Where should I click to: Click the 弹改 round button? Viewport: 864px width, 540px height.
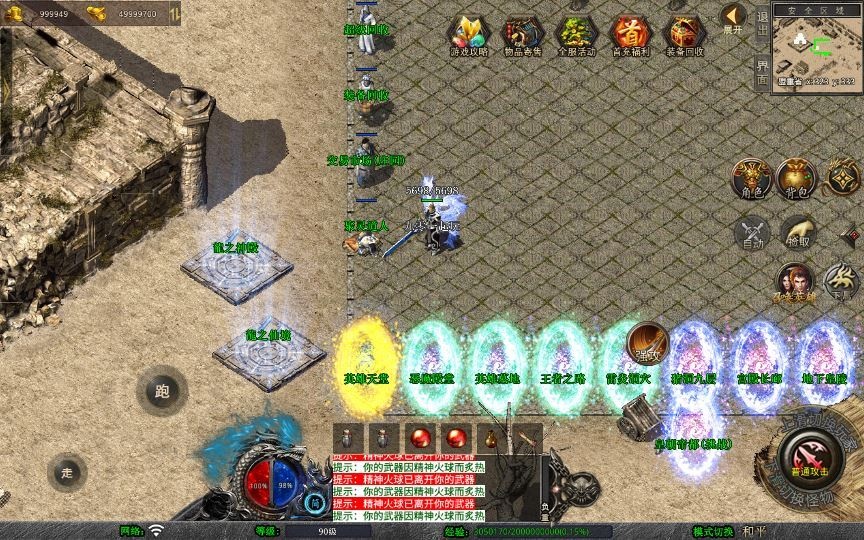[648, 343]
